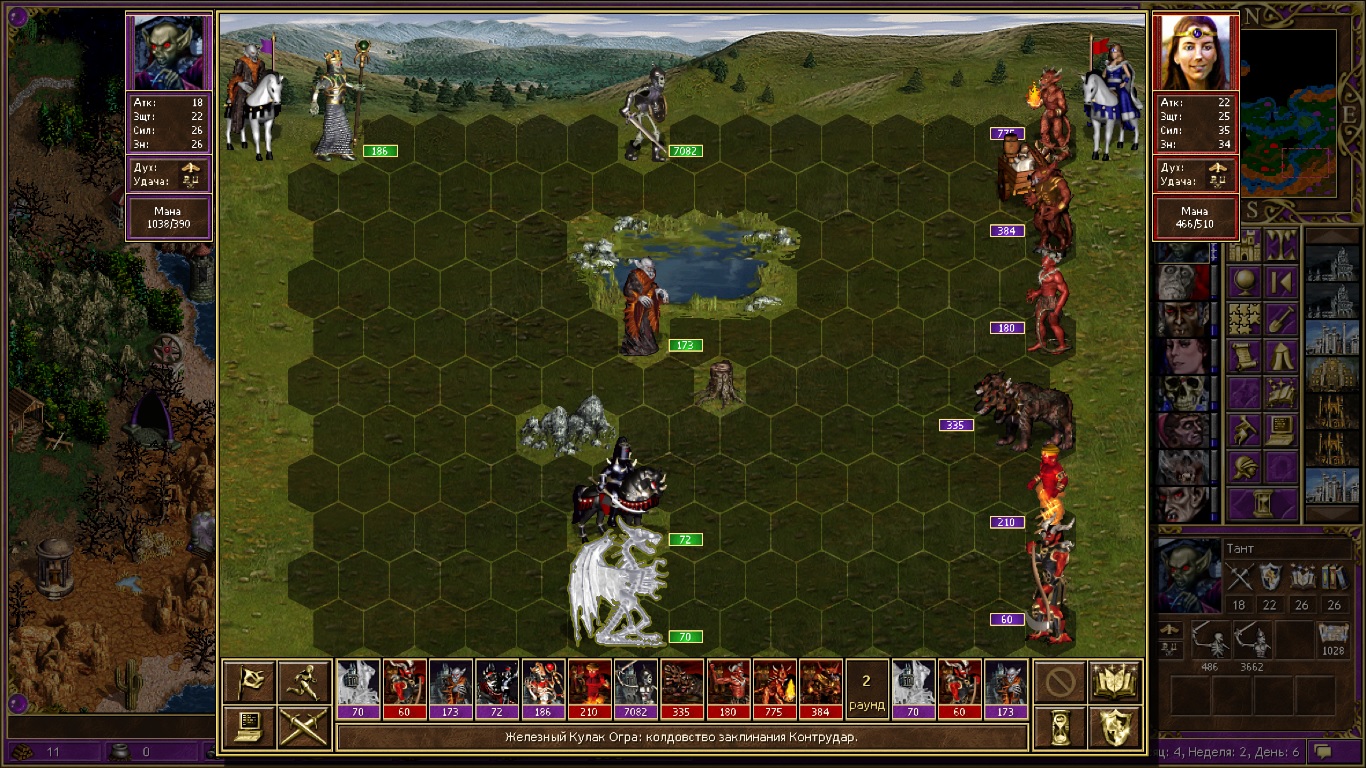Retreat from battle with the running man button
Image resolution: width=1366 pixels, height=768 pixels.
point(304,681)
